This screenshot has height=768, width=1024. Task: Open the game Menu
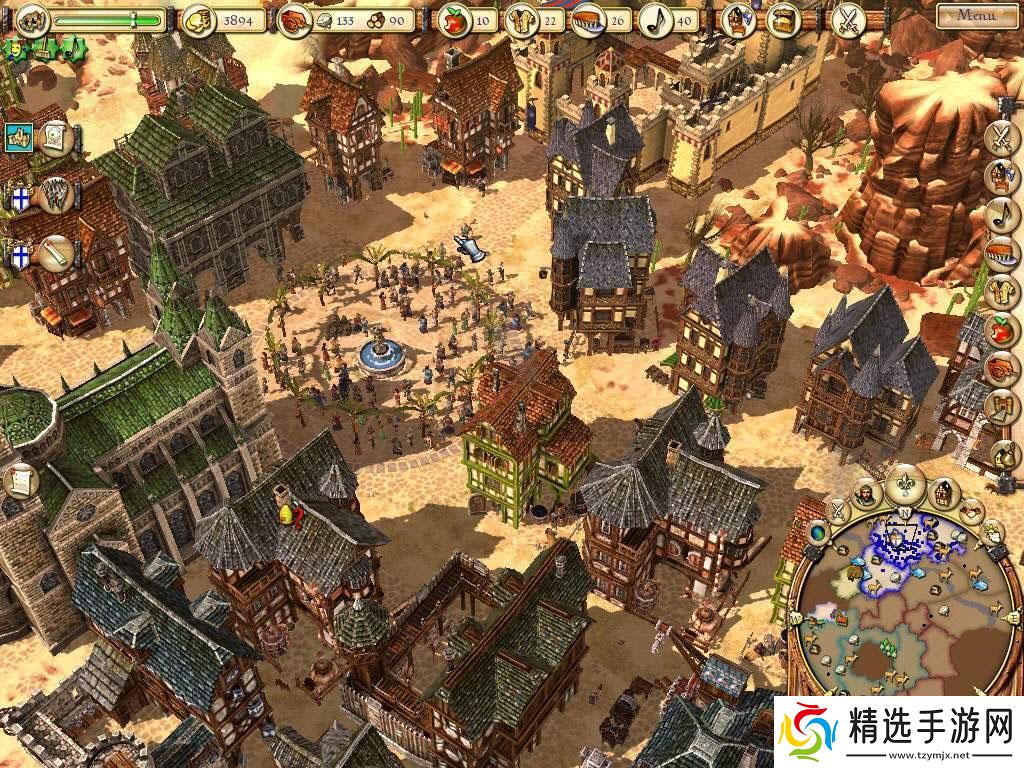click(x=975, y=15)
